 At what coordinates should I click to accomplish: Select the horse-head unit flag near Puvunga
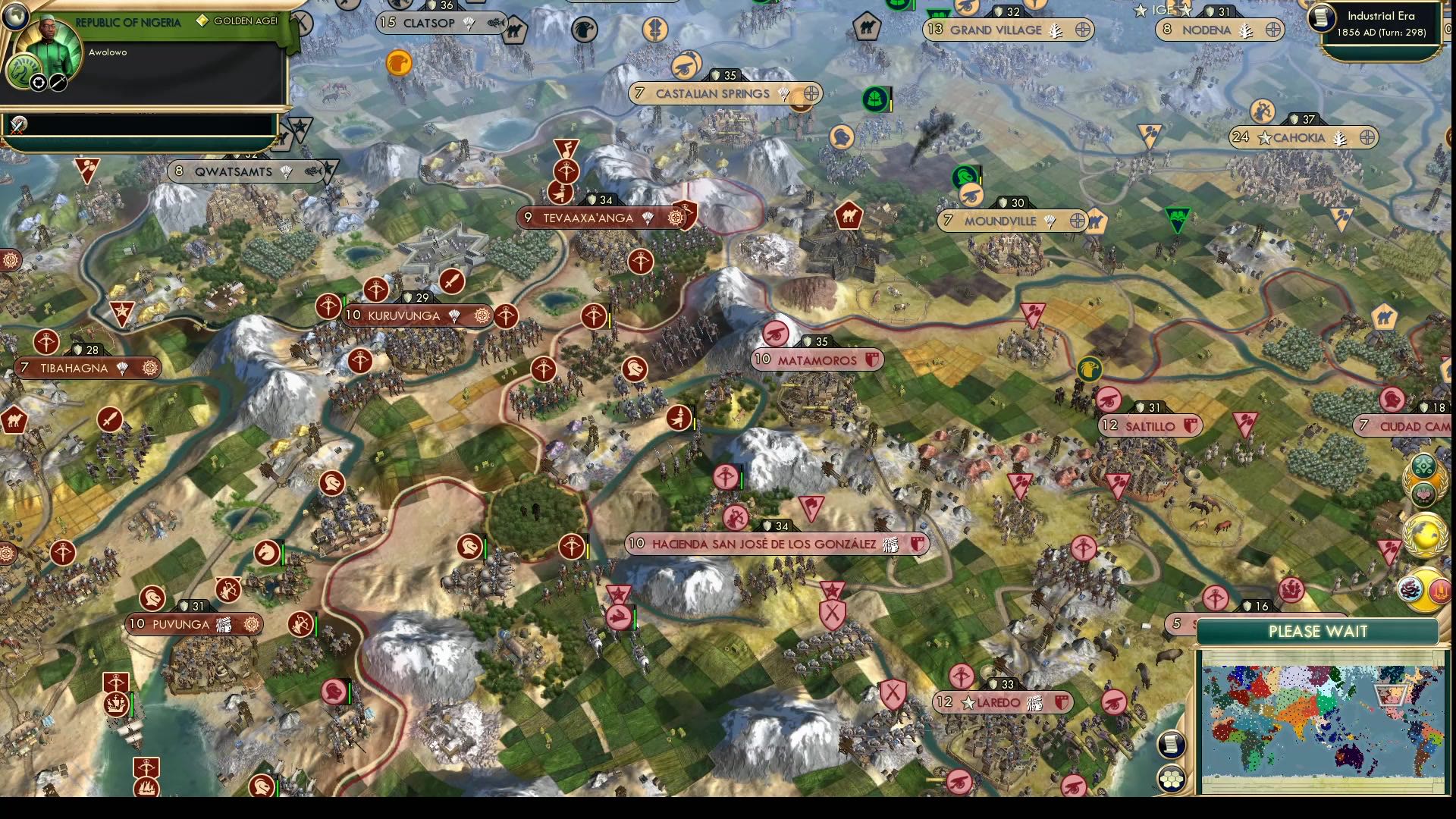pyautogui.click(x=151, y=598)
